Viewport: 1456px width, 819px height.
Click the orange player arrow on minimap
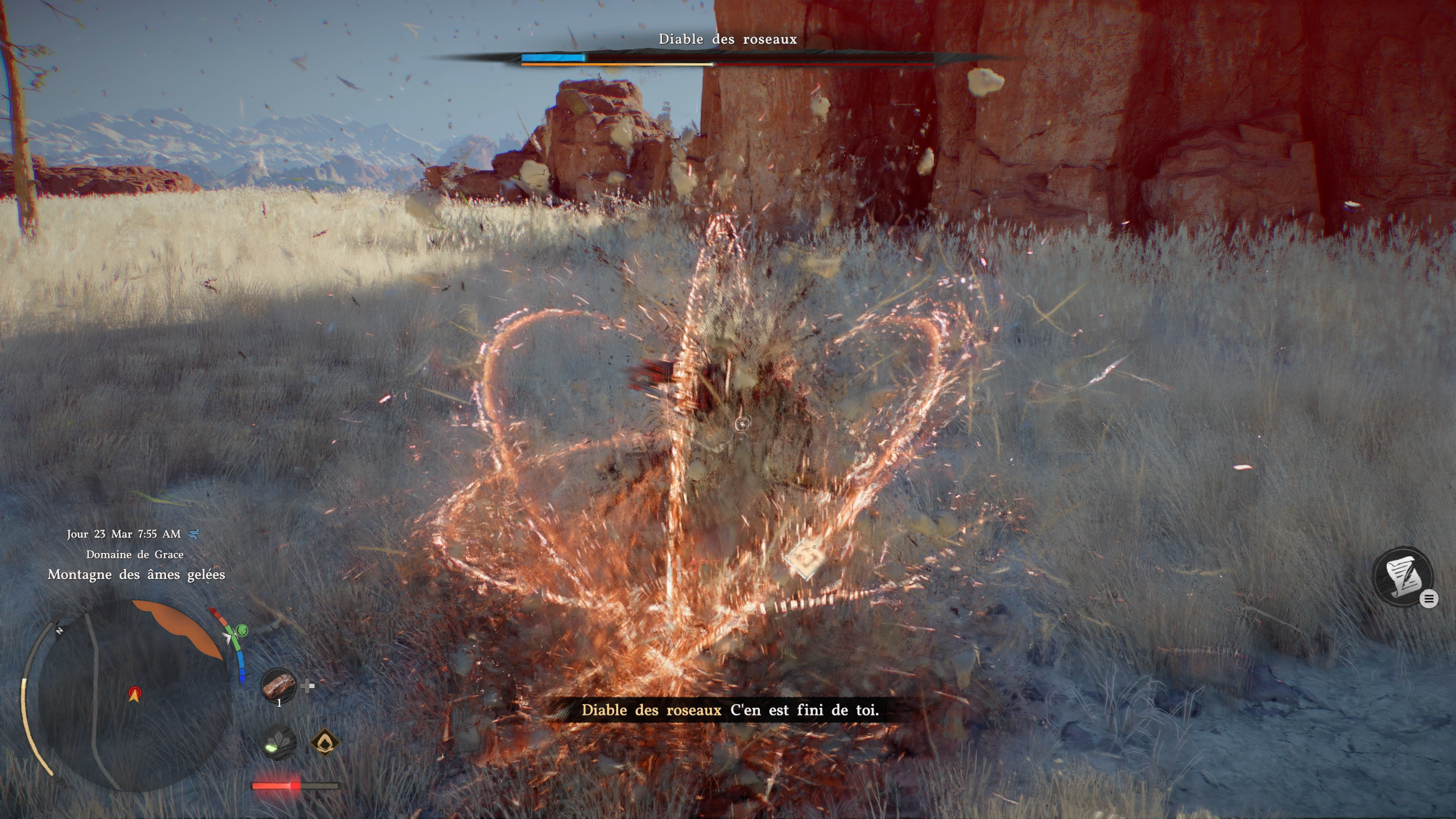134,694
